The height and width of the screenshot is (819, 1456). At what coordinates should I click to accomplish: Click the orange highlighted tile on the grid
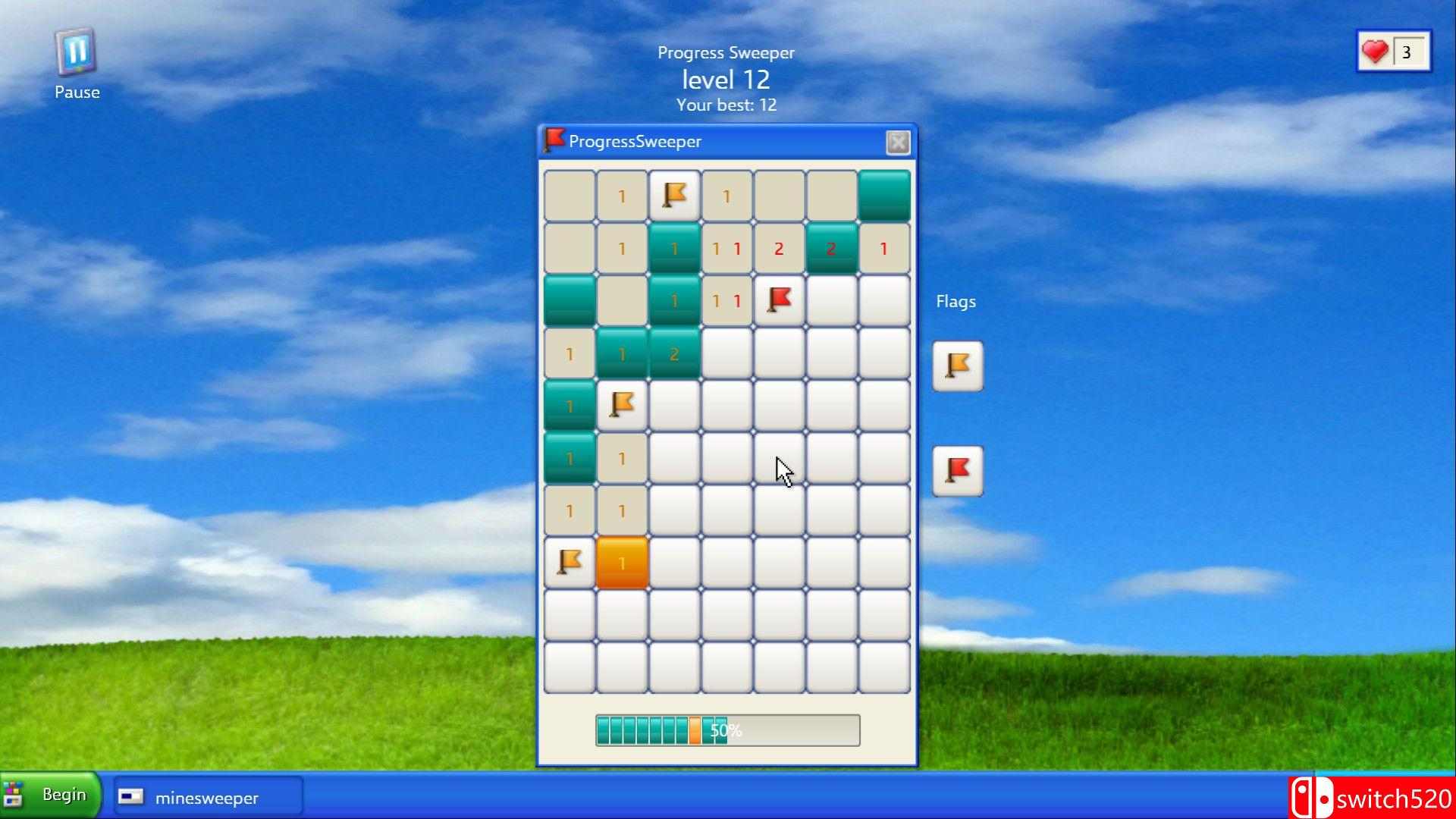[x=622, y=562]
